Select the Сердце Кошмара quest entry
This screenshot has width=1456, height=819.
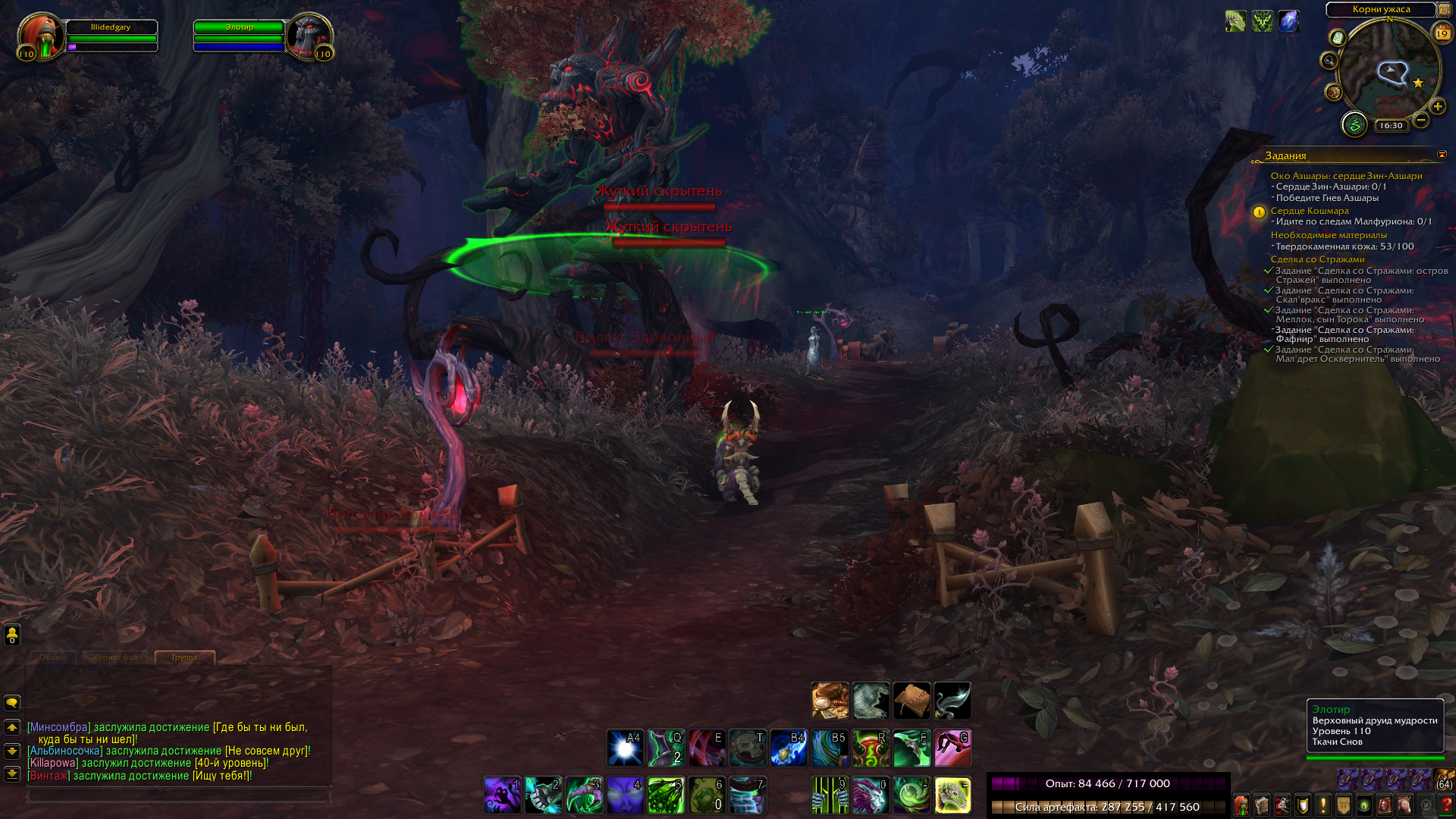[1310, 211]
